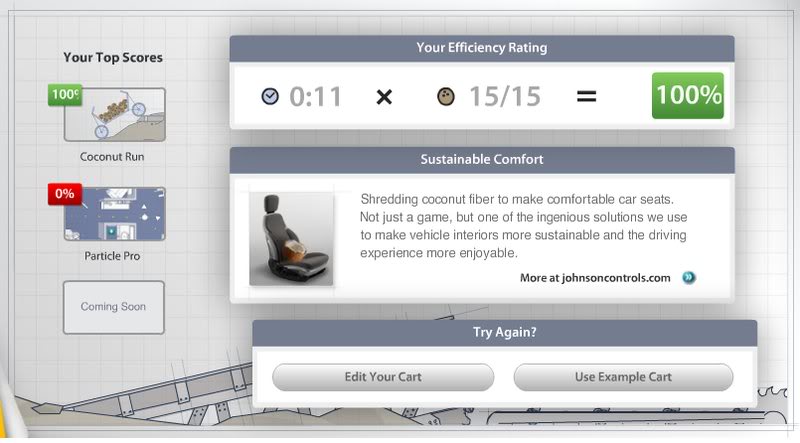Viewport: 800px width, 443px height.
Task: Select the Coming Soon level tile
Action: [114, 306]
